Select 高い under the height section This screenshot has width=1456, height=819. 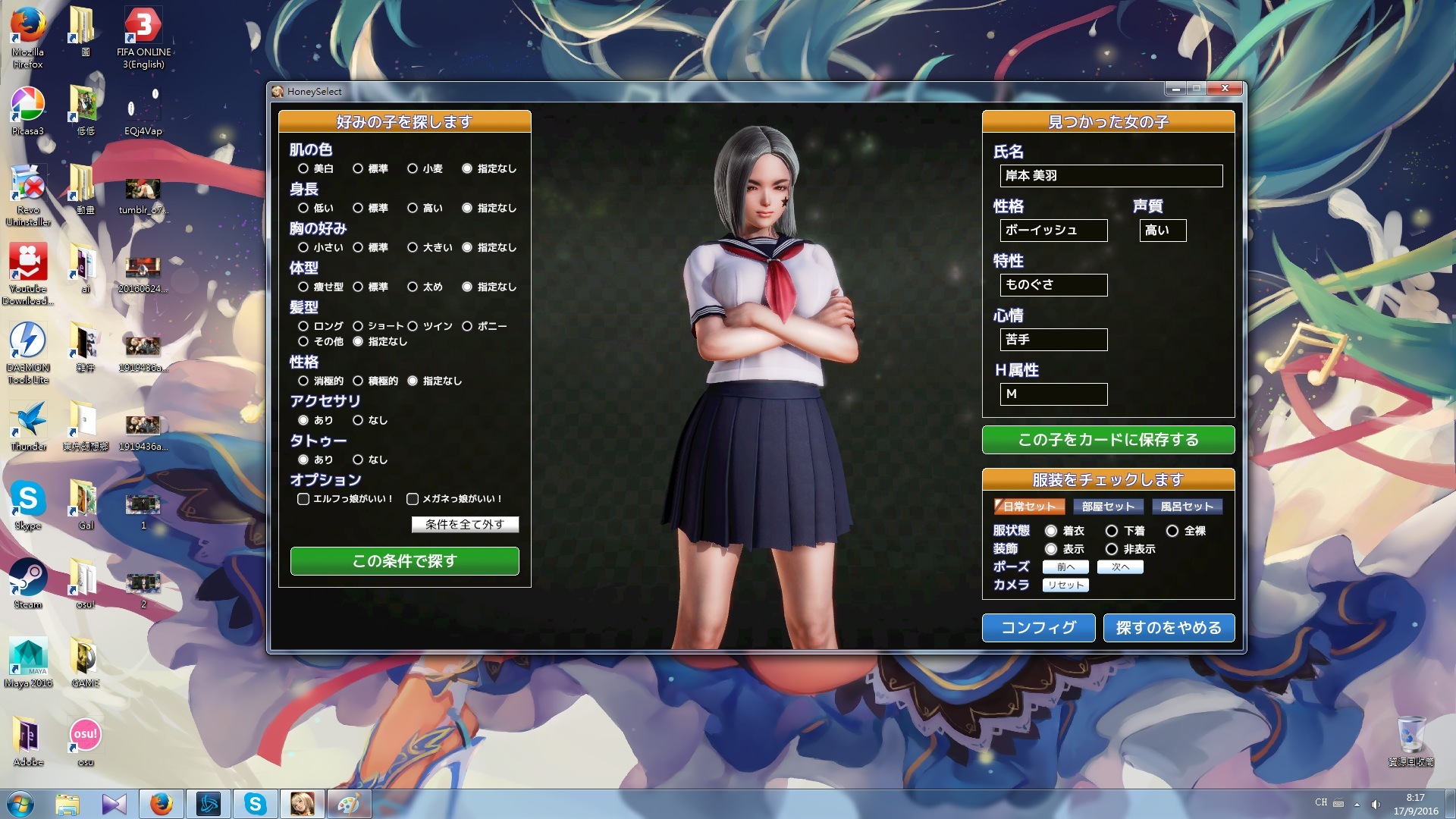pos(413,208)
